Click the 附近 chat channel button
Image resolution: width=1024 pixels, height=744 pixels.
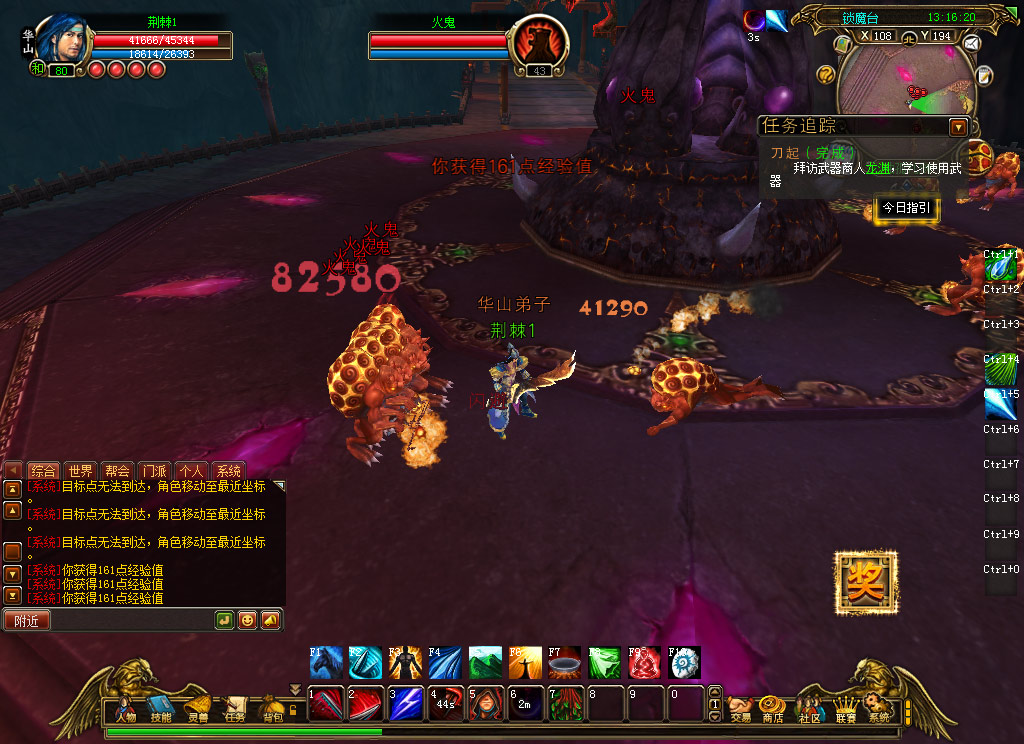(x=27, y=621)
